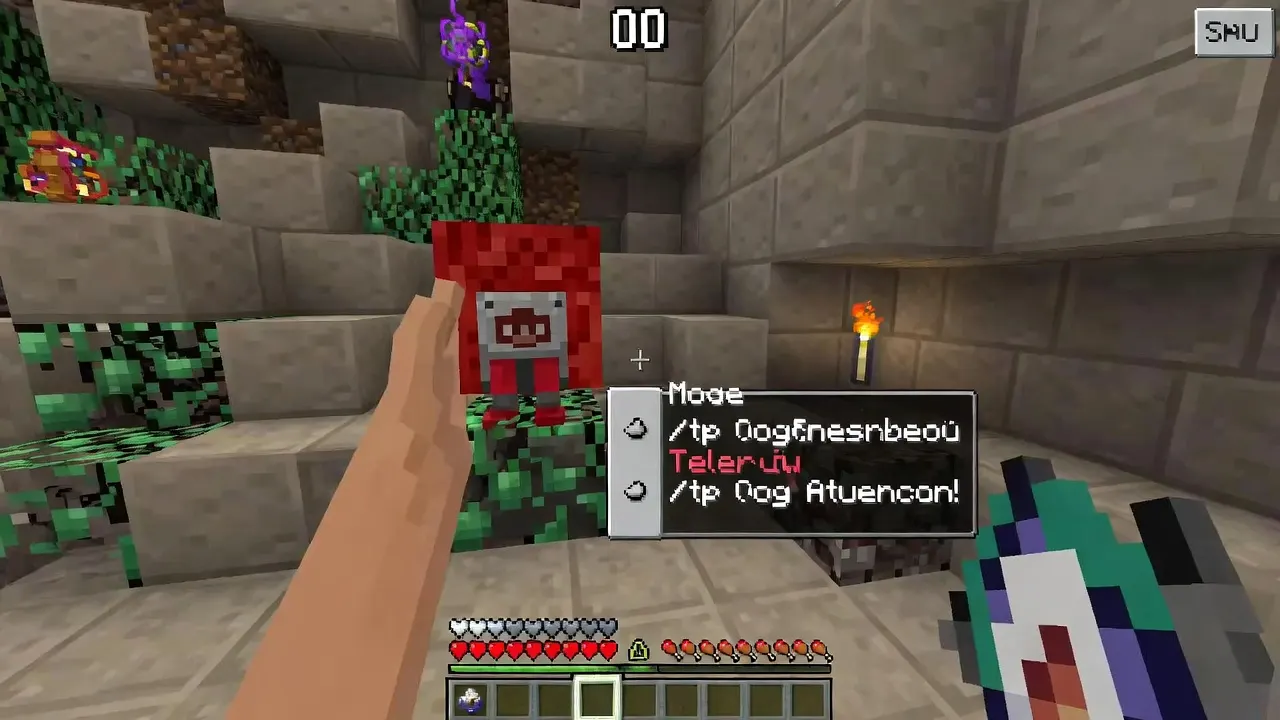Click the experience level badge above the XP bar
Image resolution: width=1280 pixels, height=720 pixels.
[x=637, y=649]
